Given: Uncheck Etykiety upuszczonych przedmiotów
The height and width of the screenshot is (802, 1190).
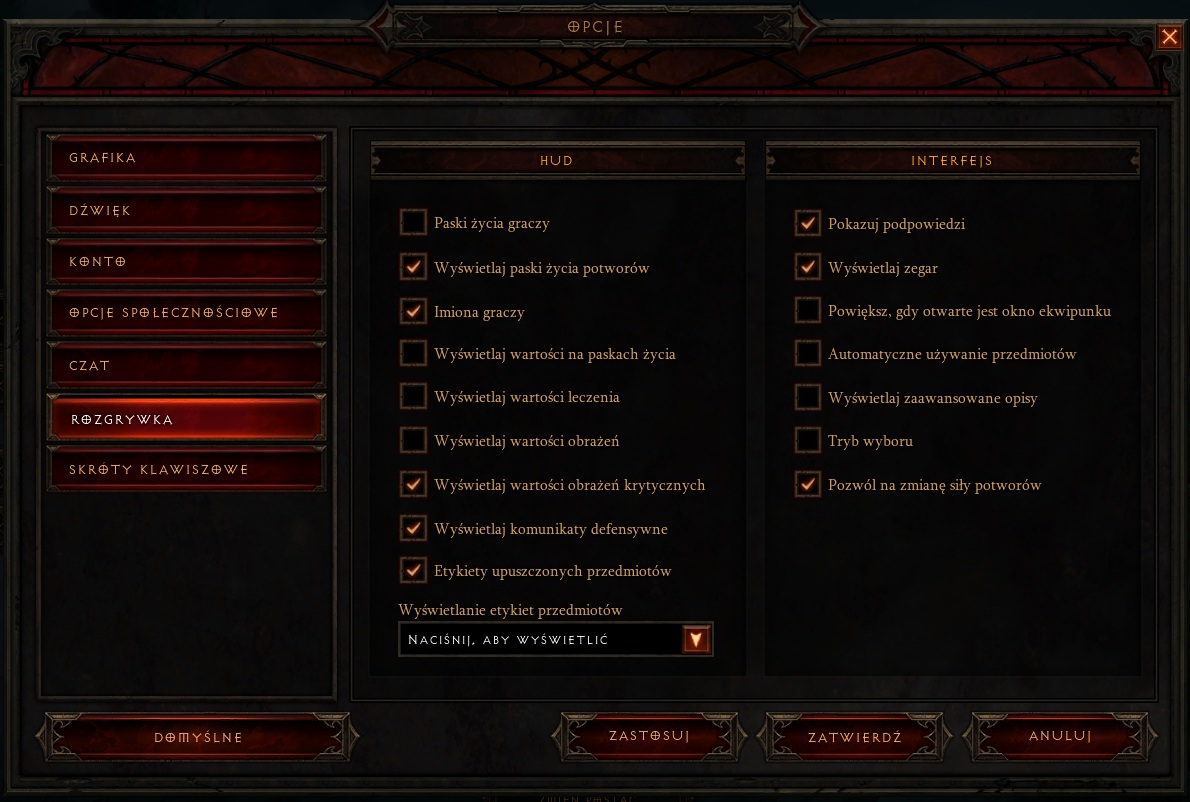Looking at the screenshot, I should click(x=413, y=571).
